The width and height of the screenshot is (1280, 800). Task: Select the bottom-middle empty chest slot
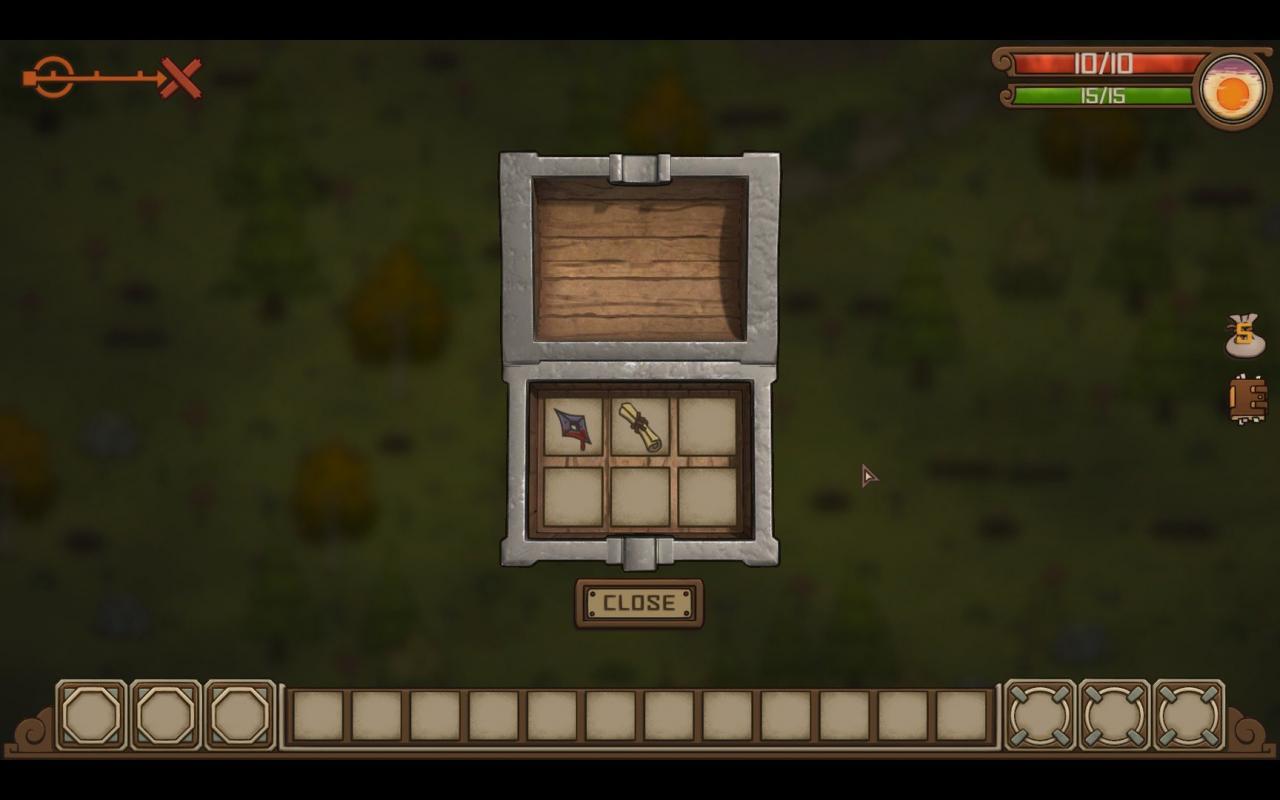(x=641, y=497)
